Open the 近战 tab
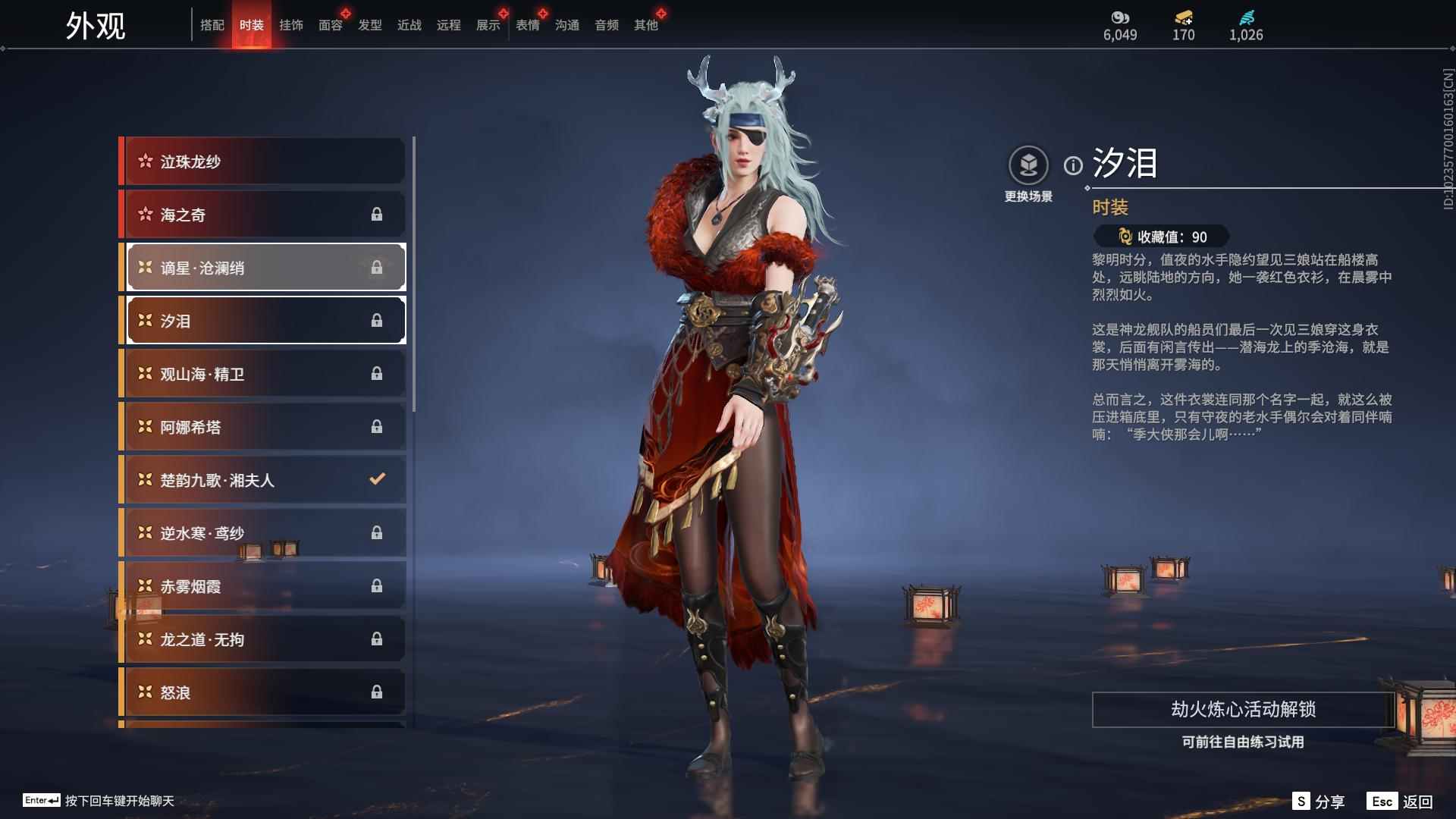This screenshot has height=819, width=1456. pos(409,25)
